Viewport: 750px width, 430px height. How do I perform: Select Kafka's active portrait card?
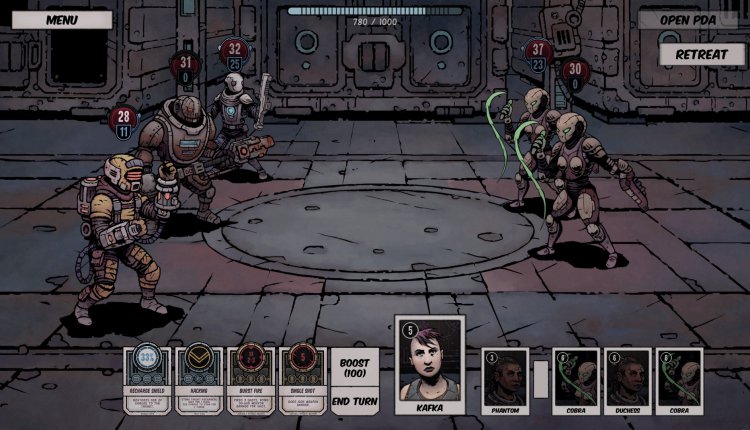[x=431, y=366]
